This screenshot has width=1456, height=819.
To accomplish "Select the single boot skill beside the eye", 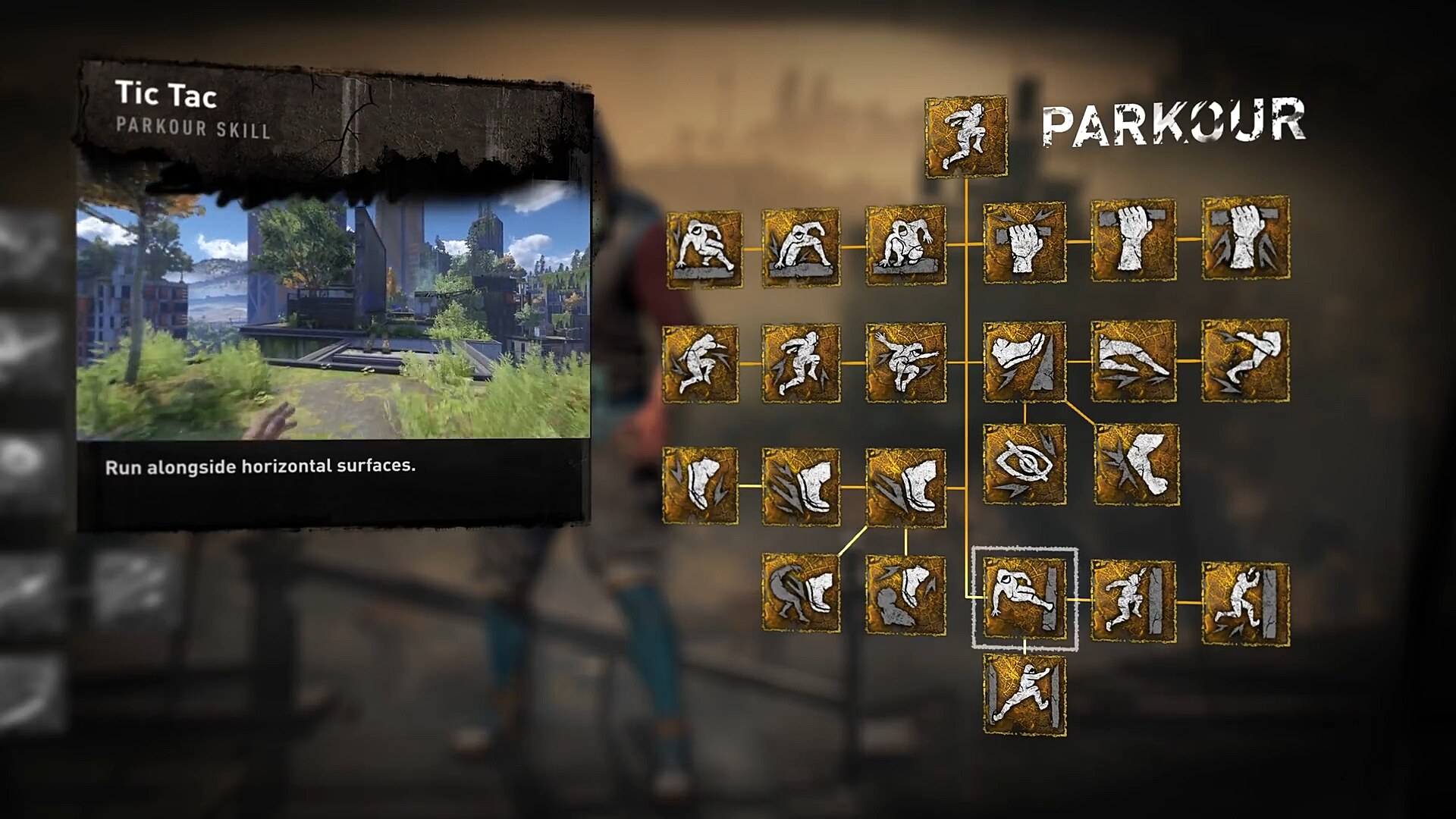I will 1137,464.
